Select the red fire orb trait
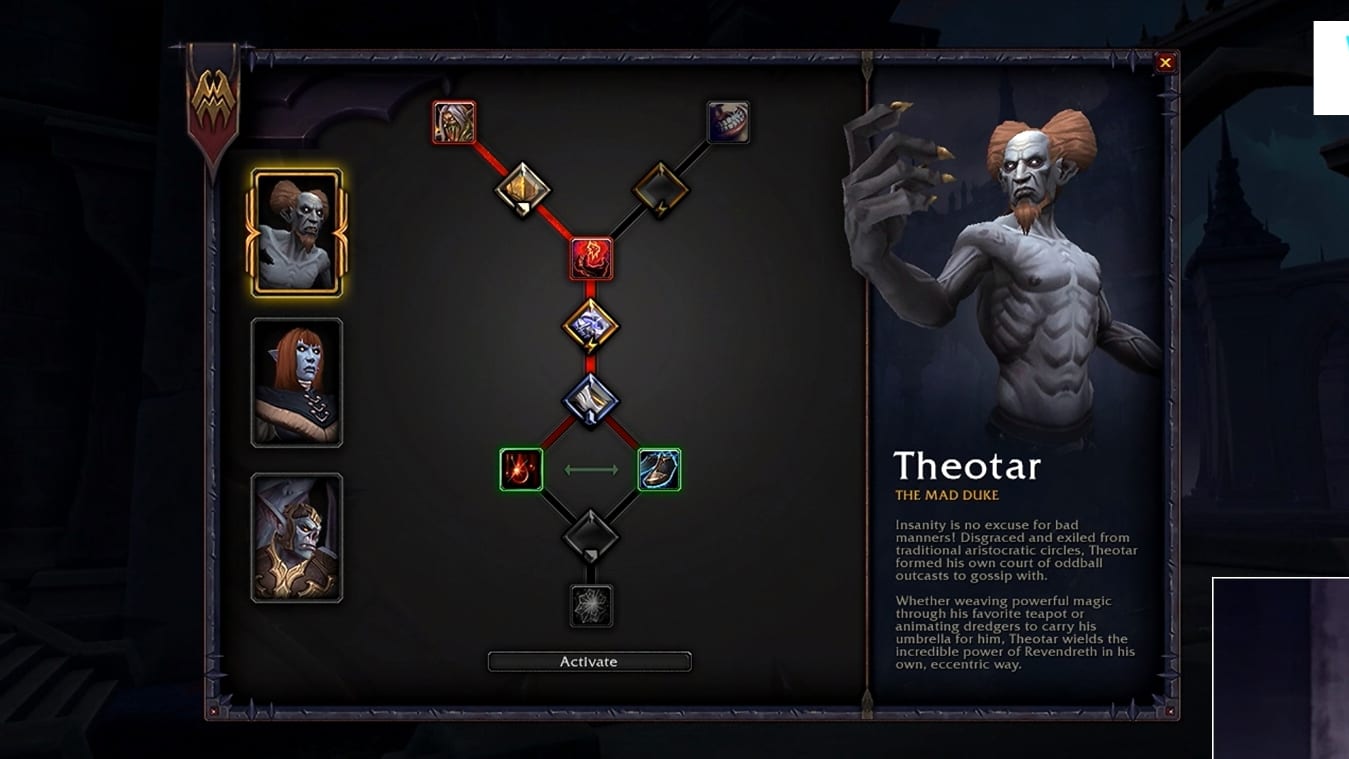Image resolution: width=1349 pixels, height=759 pixels. click(x=521, y=469)
